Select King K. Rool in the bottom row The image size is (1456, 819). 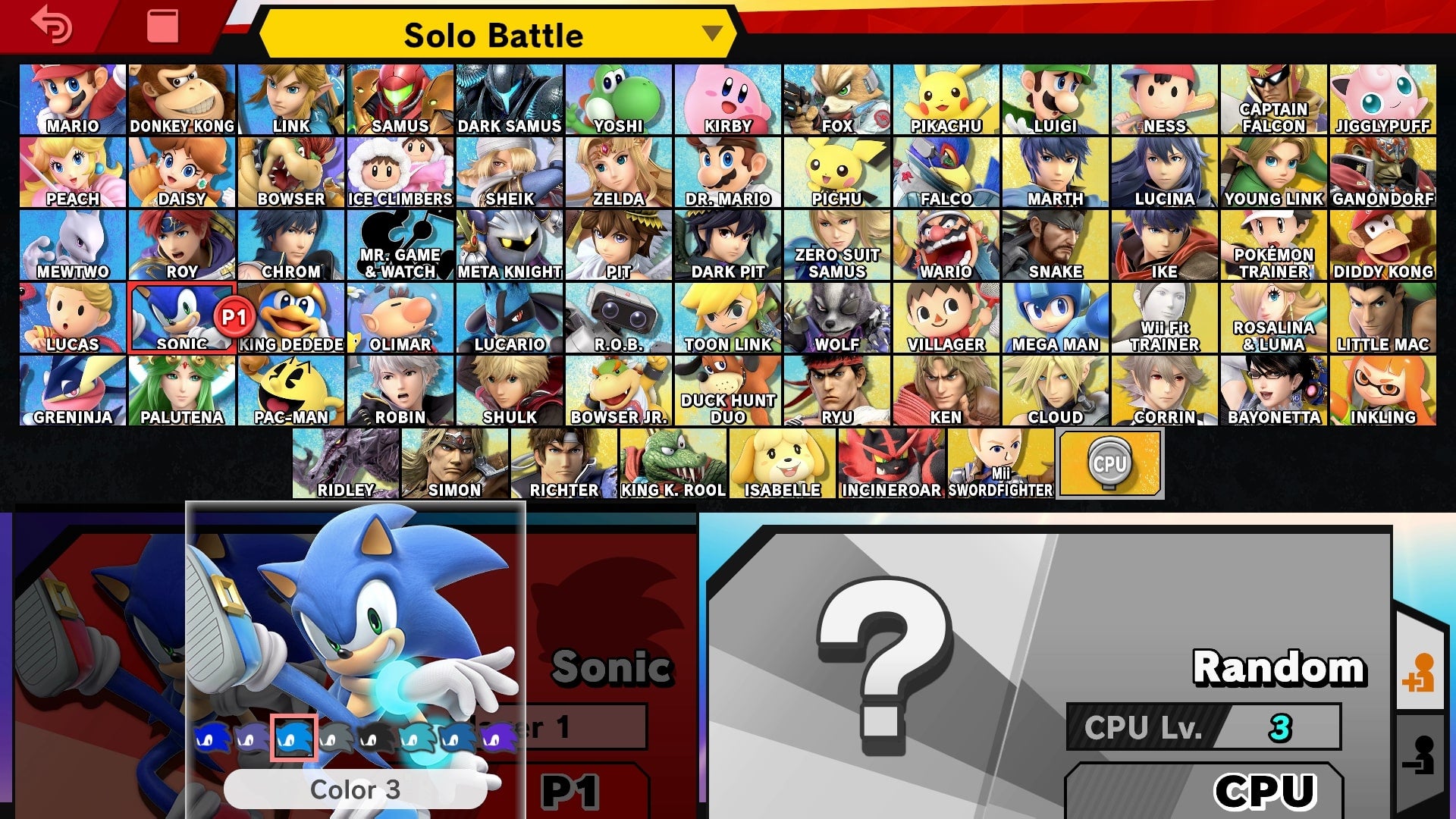tap(673, 463)
